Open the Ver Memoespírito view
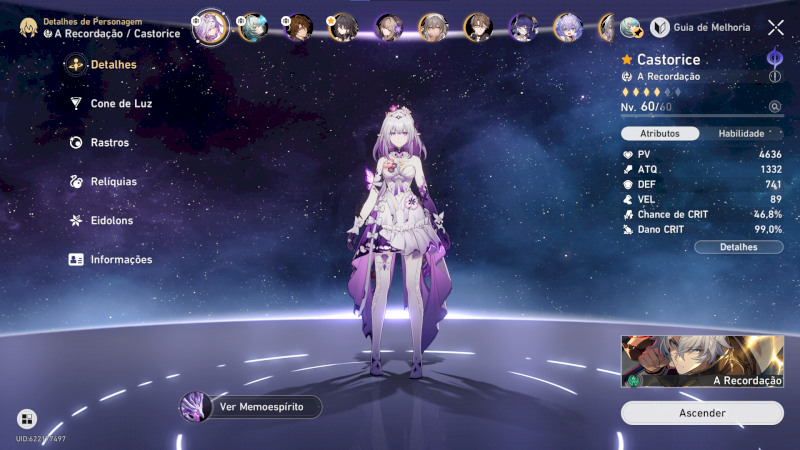The image size is (800, 450). (x=250, y=406)
